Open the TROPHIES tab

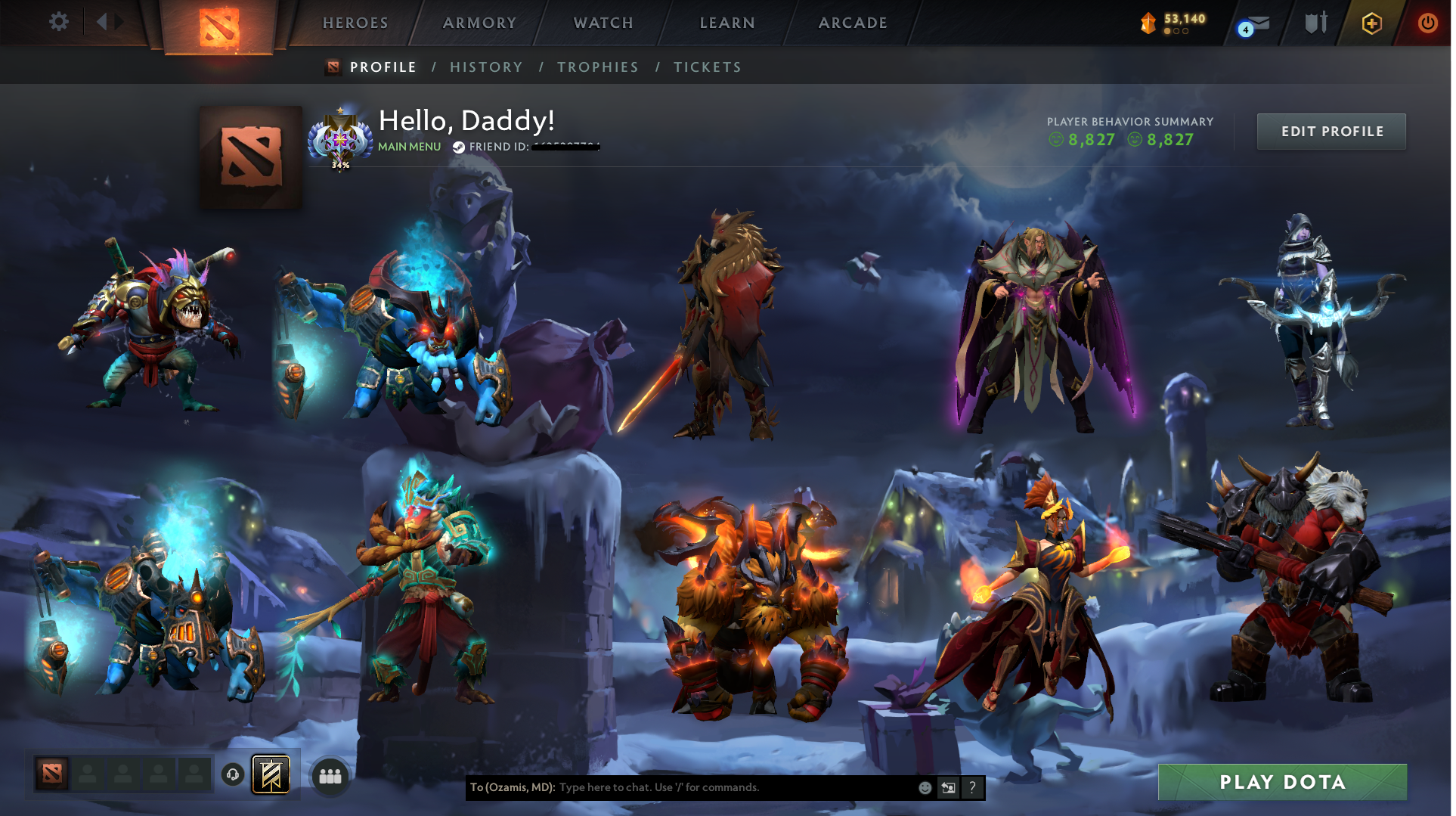(x=597, y=67)
